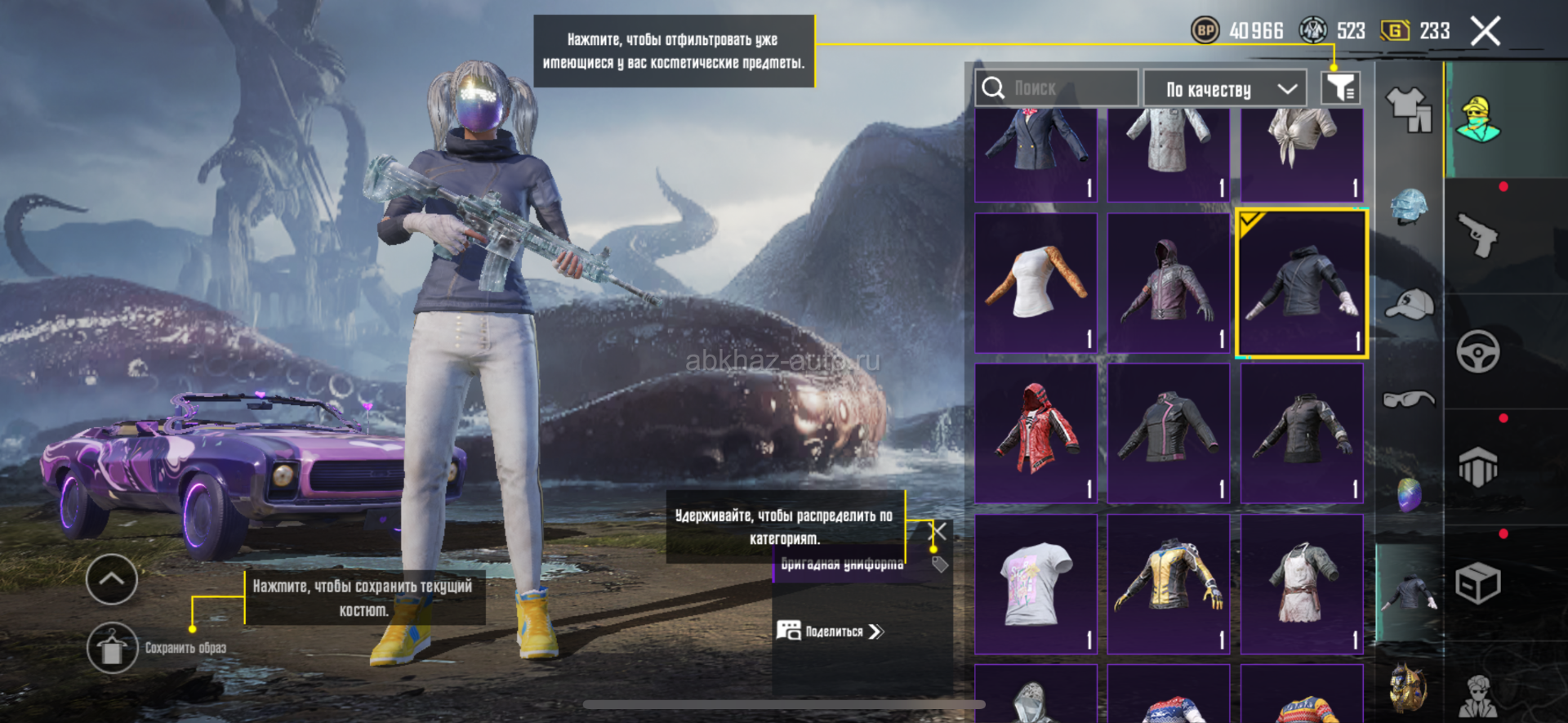Switch to the glasses category
1568x723 pixels.
click(1409, 399)
